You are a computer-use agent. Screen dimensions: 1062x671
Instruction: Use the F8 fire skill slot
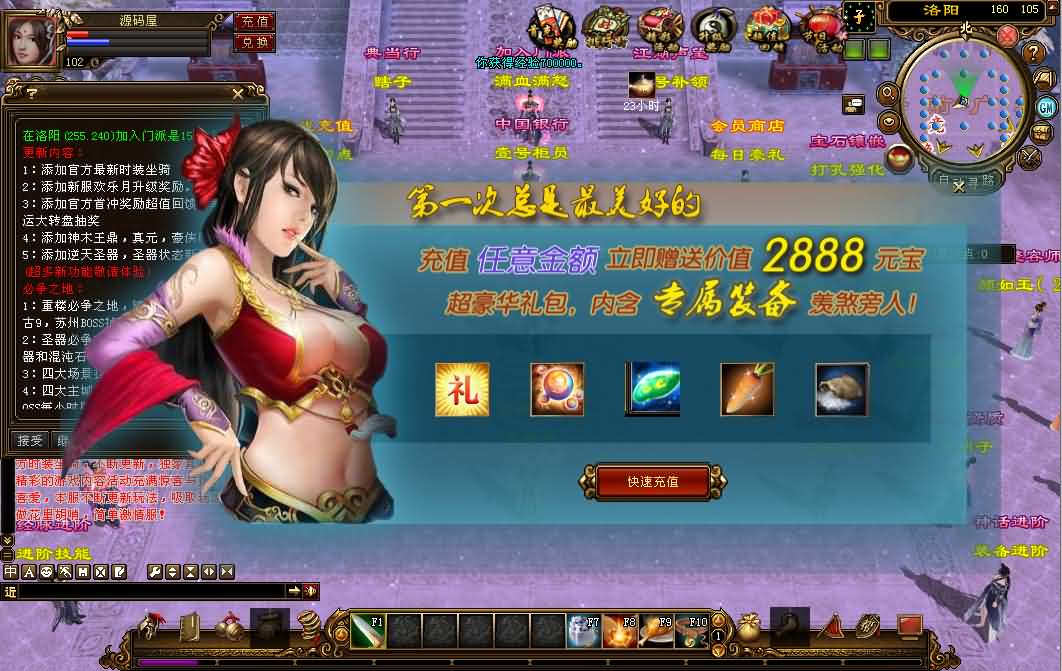coord(620,631)
